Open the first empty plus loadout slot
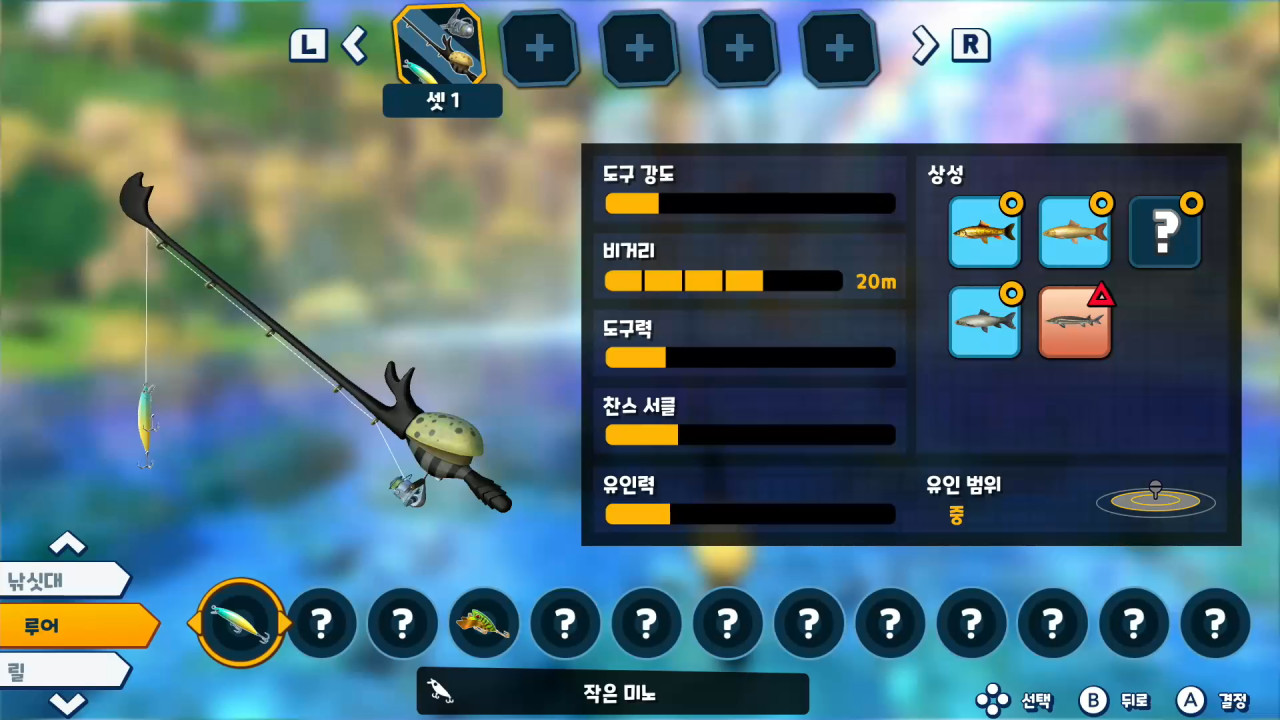This screenshot has height=720, width=1280. coord(540,48)
